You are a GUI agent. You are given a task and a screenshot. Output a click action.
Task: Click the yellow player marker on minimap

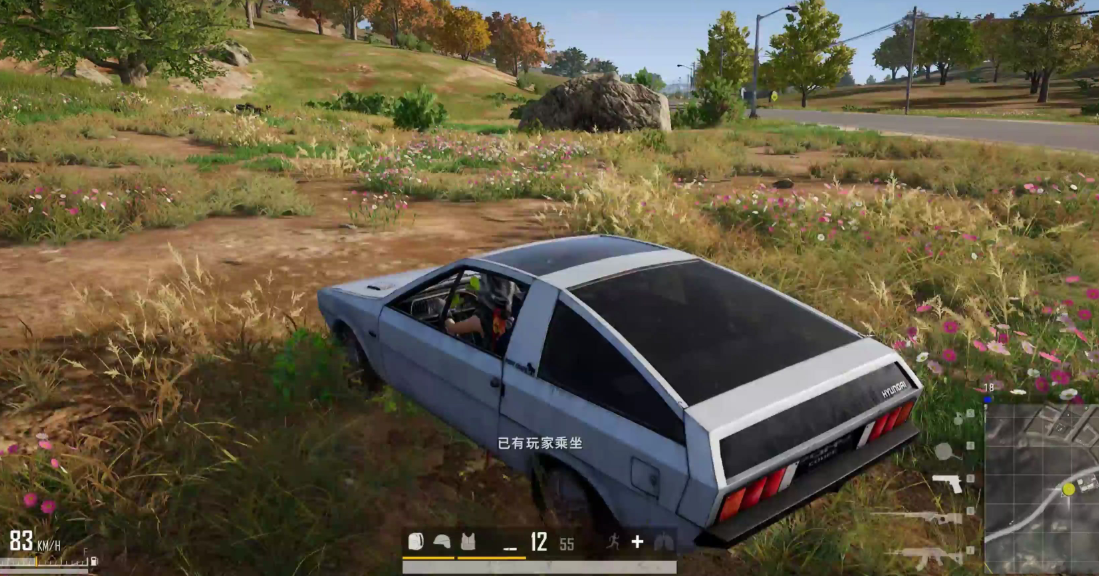(x=1068, y=488)
